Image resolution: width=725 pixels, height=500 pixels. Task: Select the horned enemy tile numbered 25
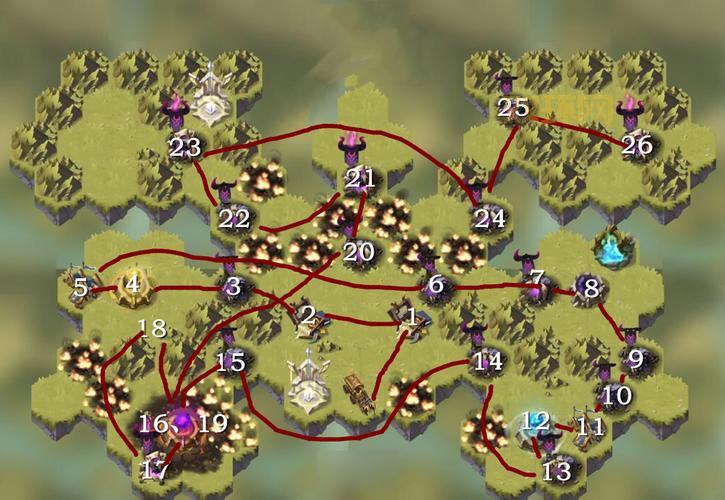tap(512, 106)
